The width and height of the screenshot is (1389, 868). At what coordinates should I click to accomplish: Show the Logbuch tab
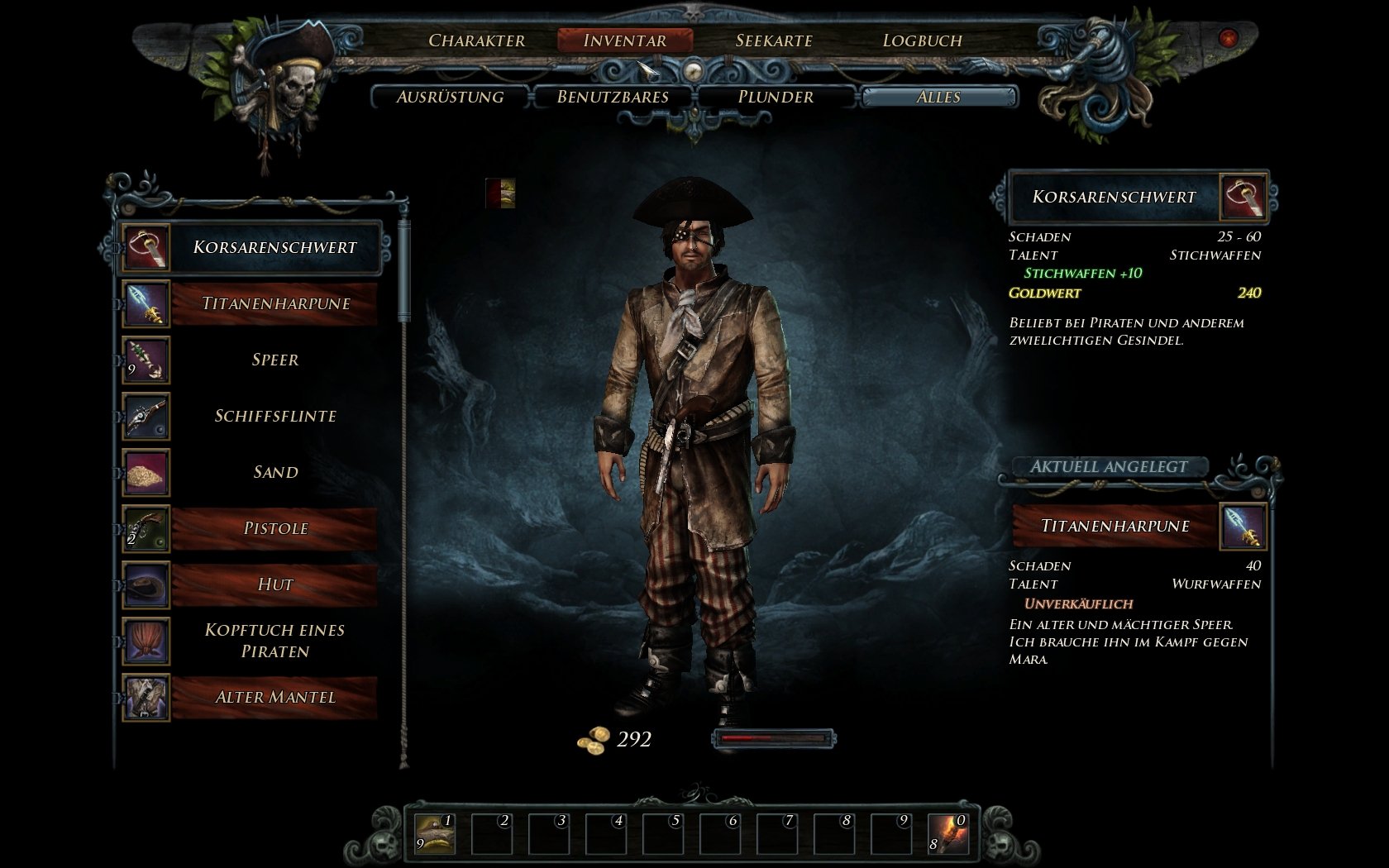point(922,41)
